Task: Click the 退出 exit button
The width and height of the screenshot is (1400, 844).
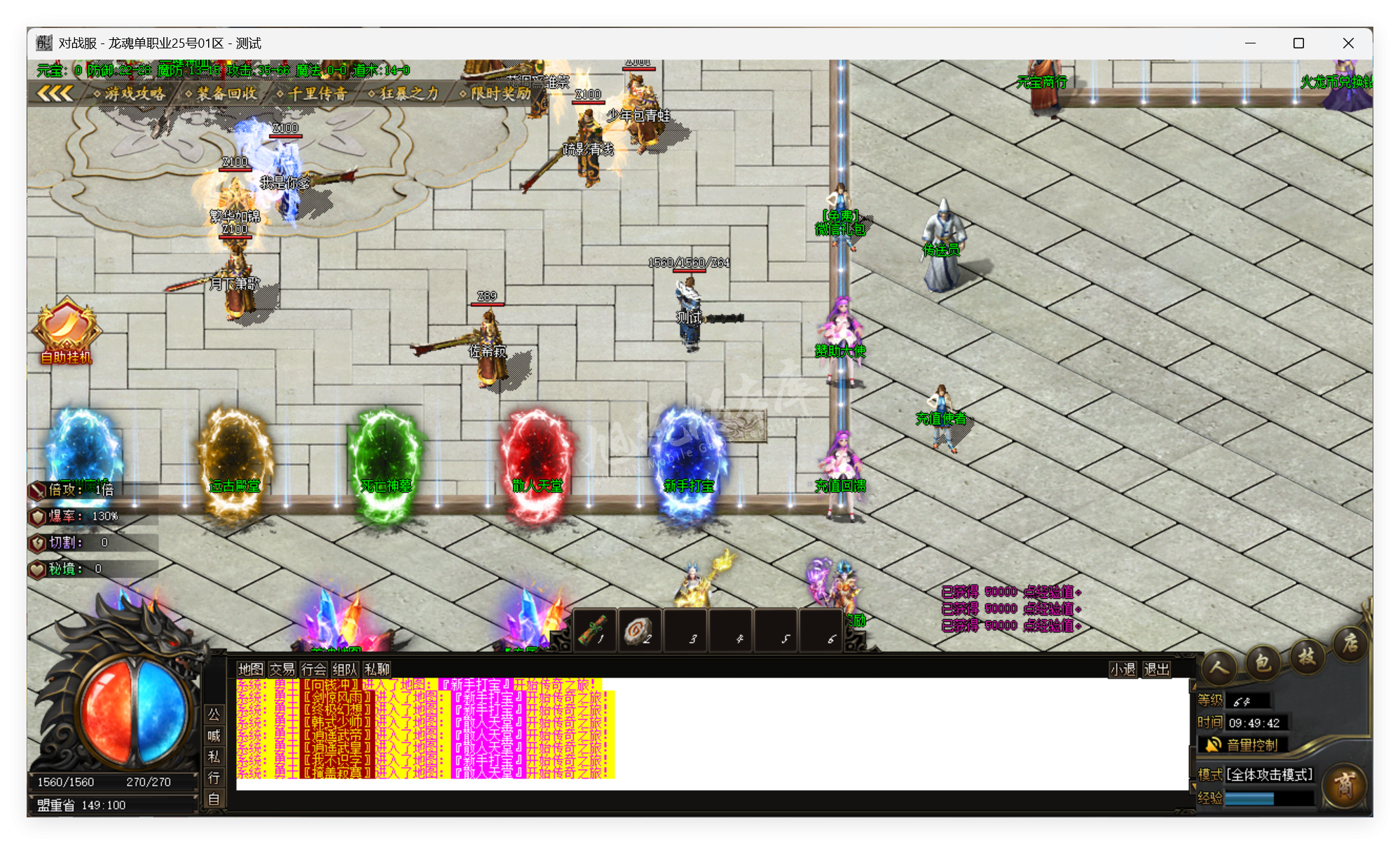Action: [1155, 669]
